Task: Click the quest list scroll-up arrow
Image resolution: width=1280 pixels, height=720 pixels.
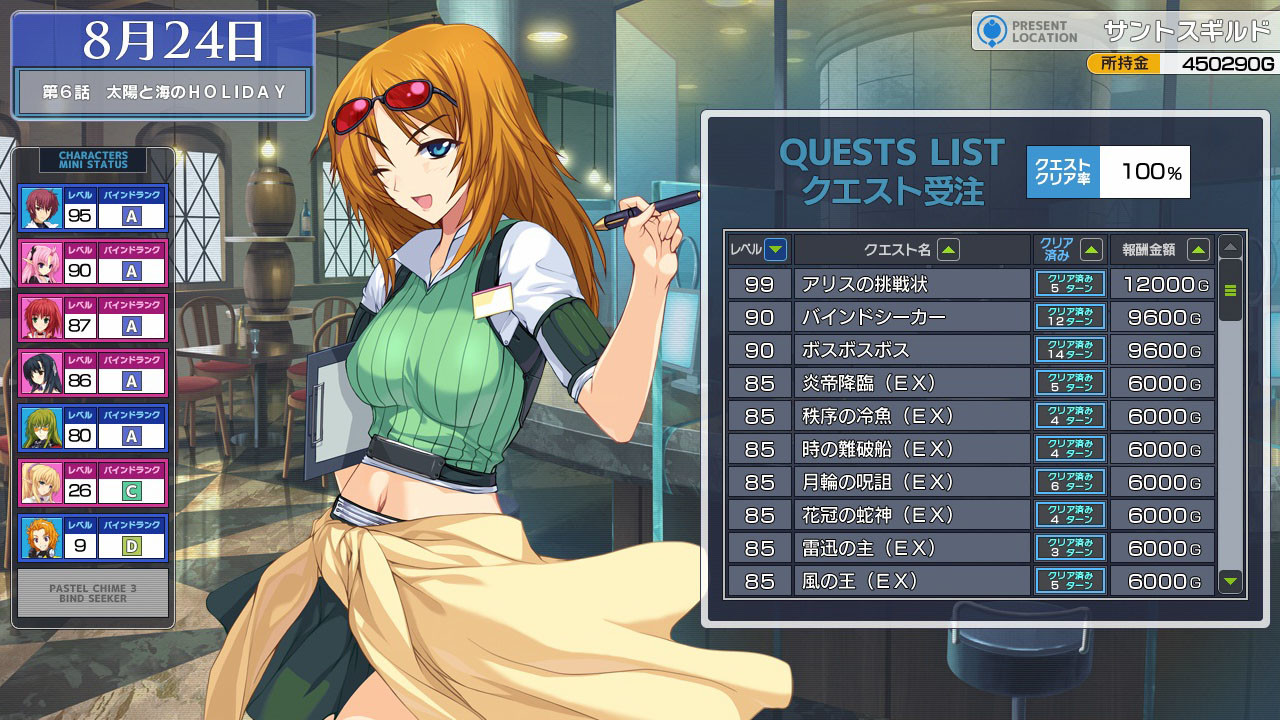Action: [1231, 248]
